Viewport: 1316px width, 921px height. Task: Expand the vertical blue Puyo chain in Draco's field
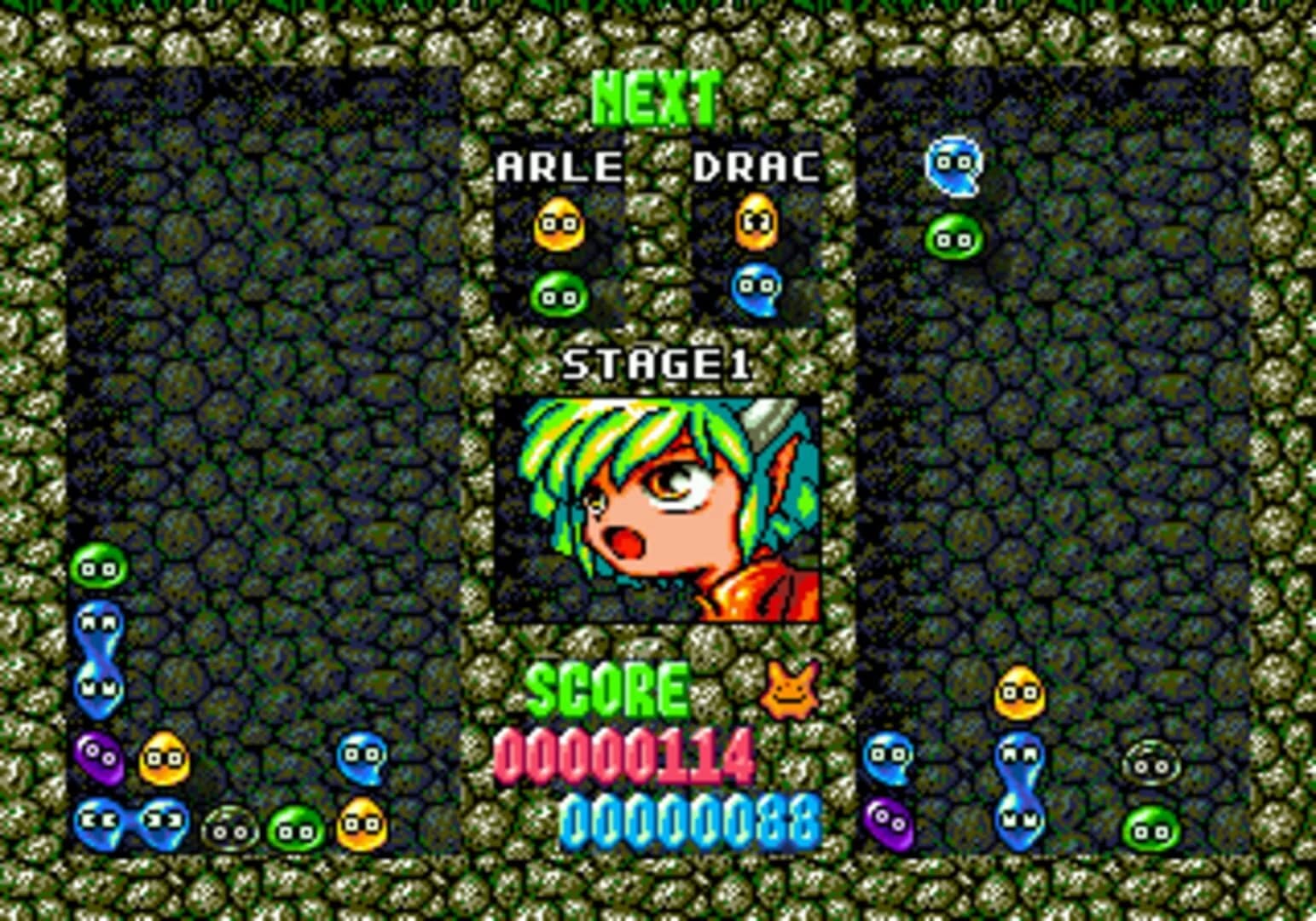(1019, 785)
